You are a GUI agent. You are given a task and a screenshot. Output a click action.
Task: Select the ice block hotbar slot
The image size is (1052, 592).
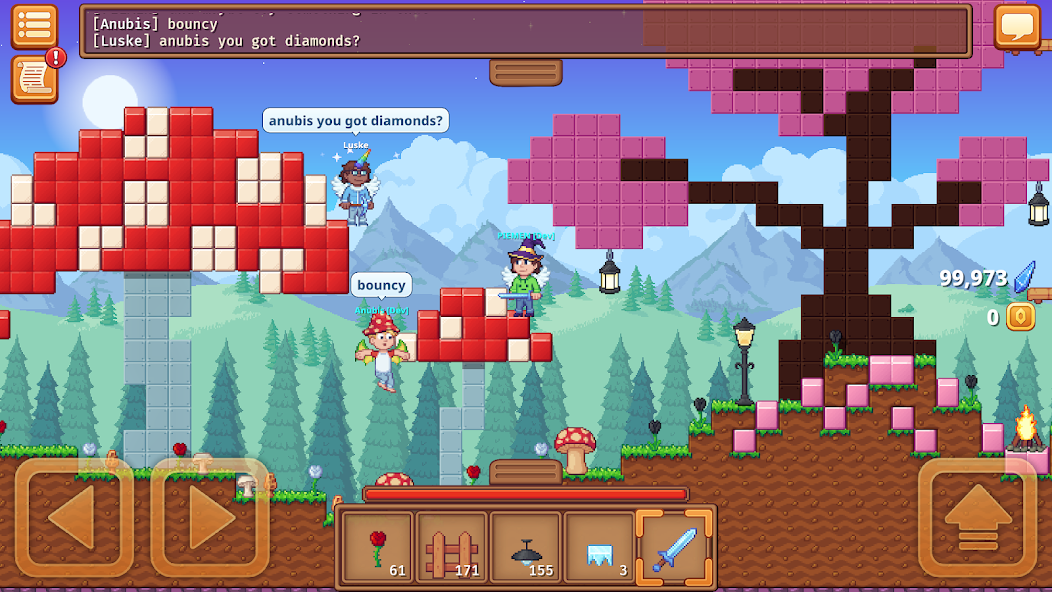[600, 547]
